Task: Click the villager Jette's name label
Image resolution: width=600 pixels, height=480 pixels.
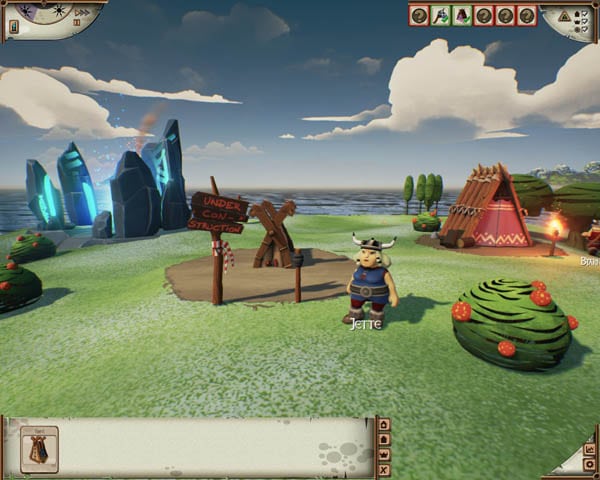Action: (366, 325)
